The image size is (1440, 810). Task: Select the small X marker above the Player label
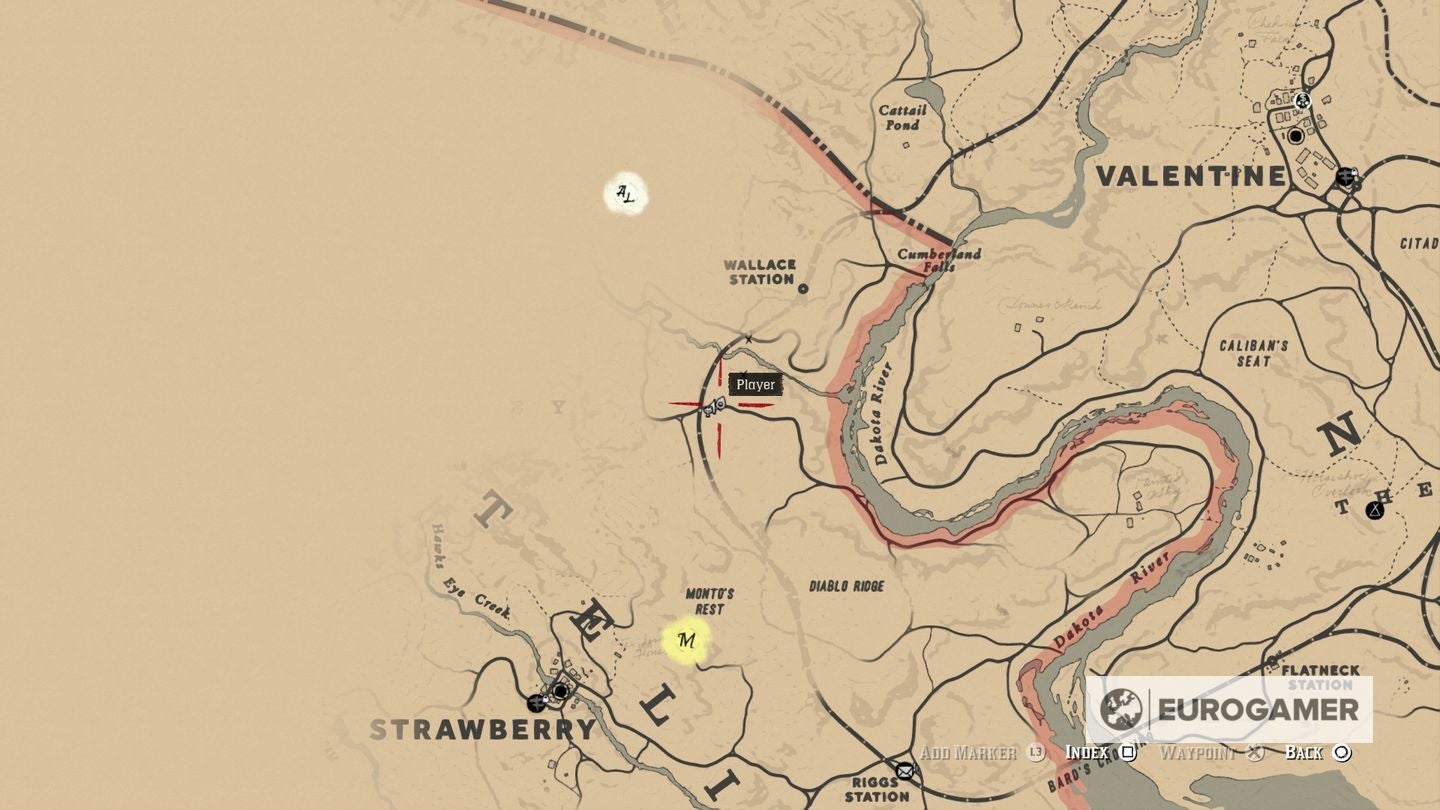[x=746, y=340]
